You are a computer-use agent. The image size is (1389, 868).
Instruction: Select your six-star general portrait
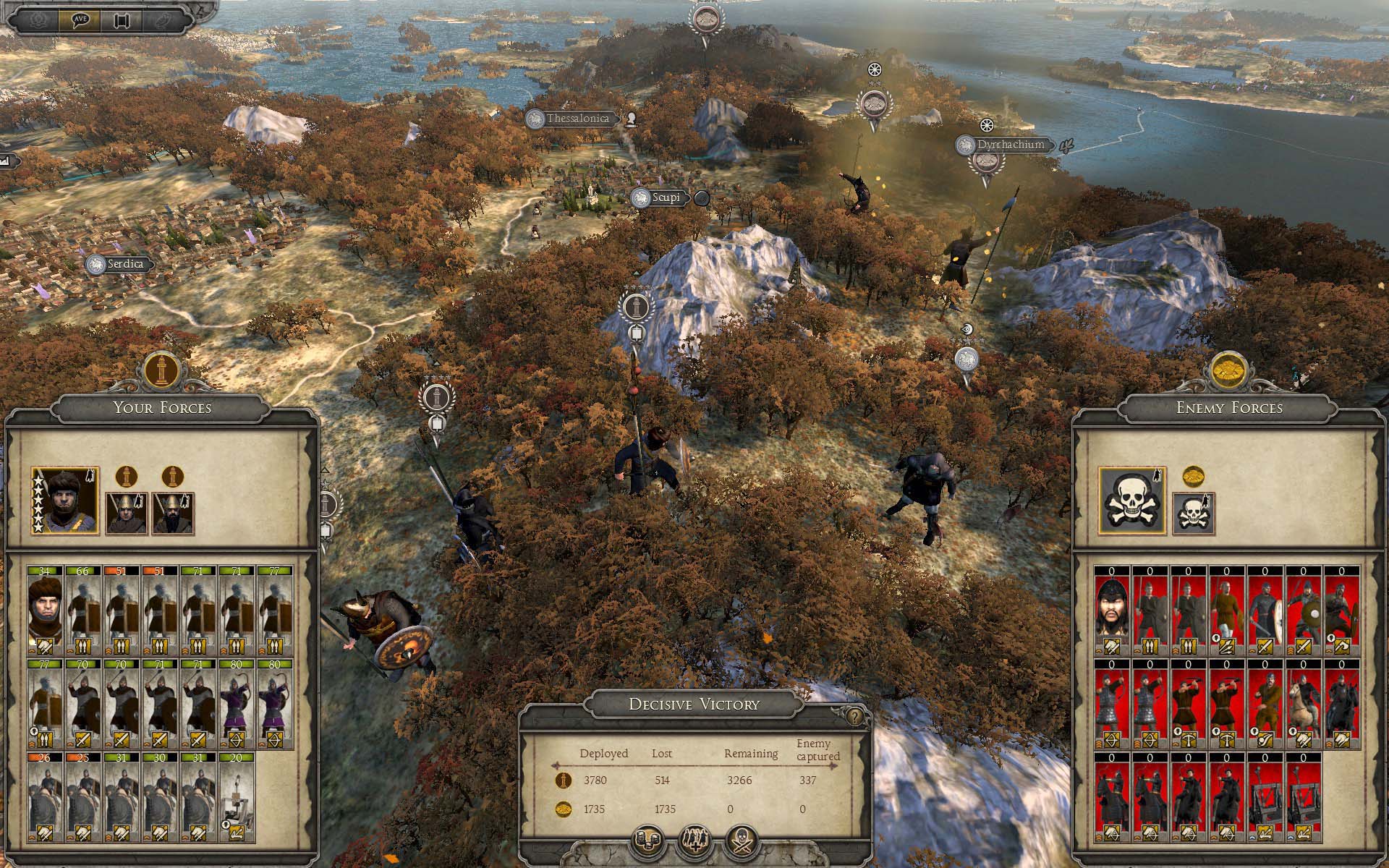point(65,501)
